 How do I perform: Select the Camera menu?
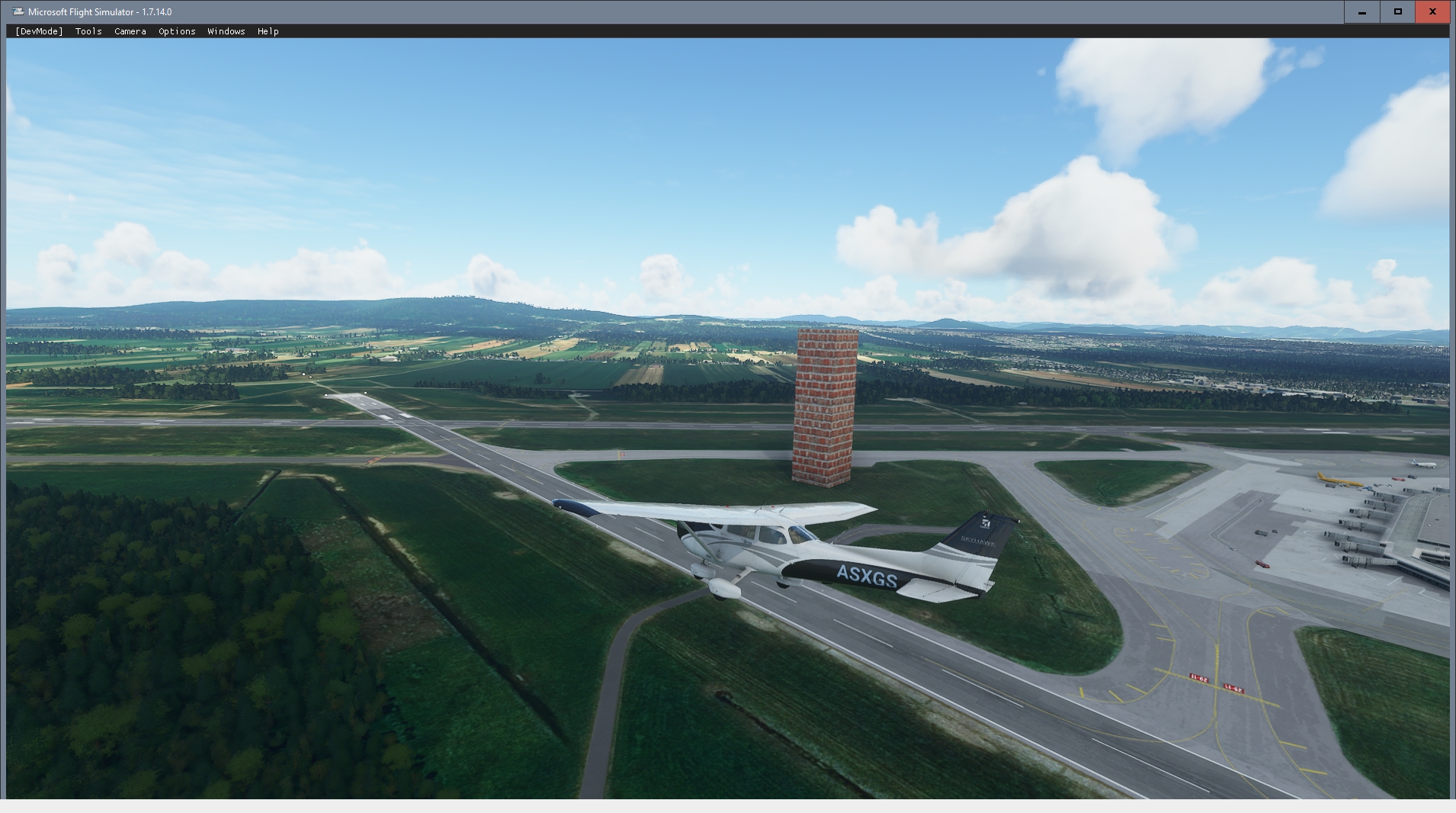pyautogui.click(x=130, y=31)
